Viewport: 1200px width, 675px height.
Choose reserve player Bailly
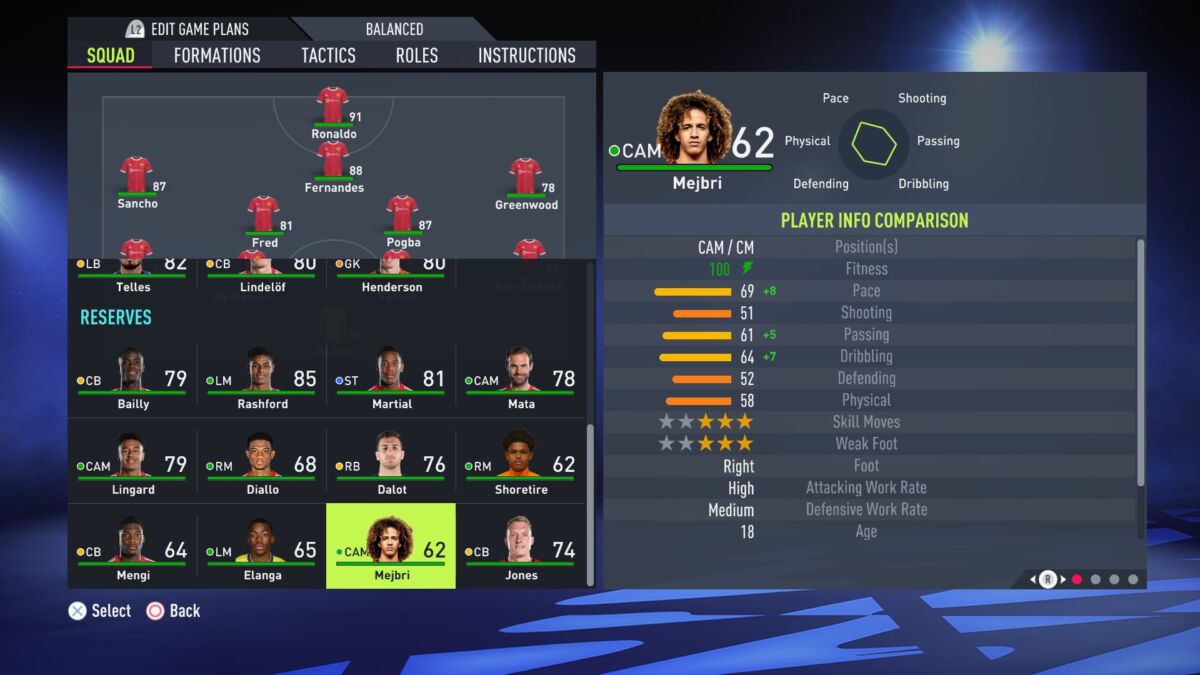click(132, 380)
